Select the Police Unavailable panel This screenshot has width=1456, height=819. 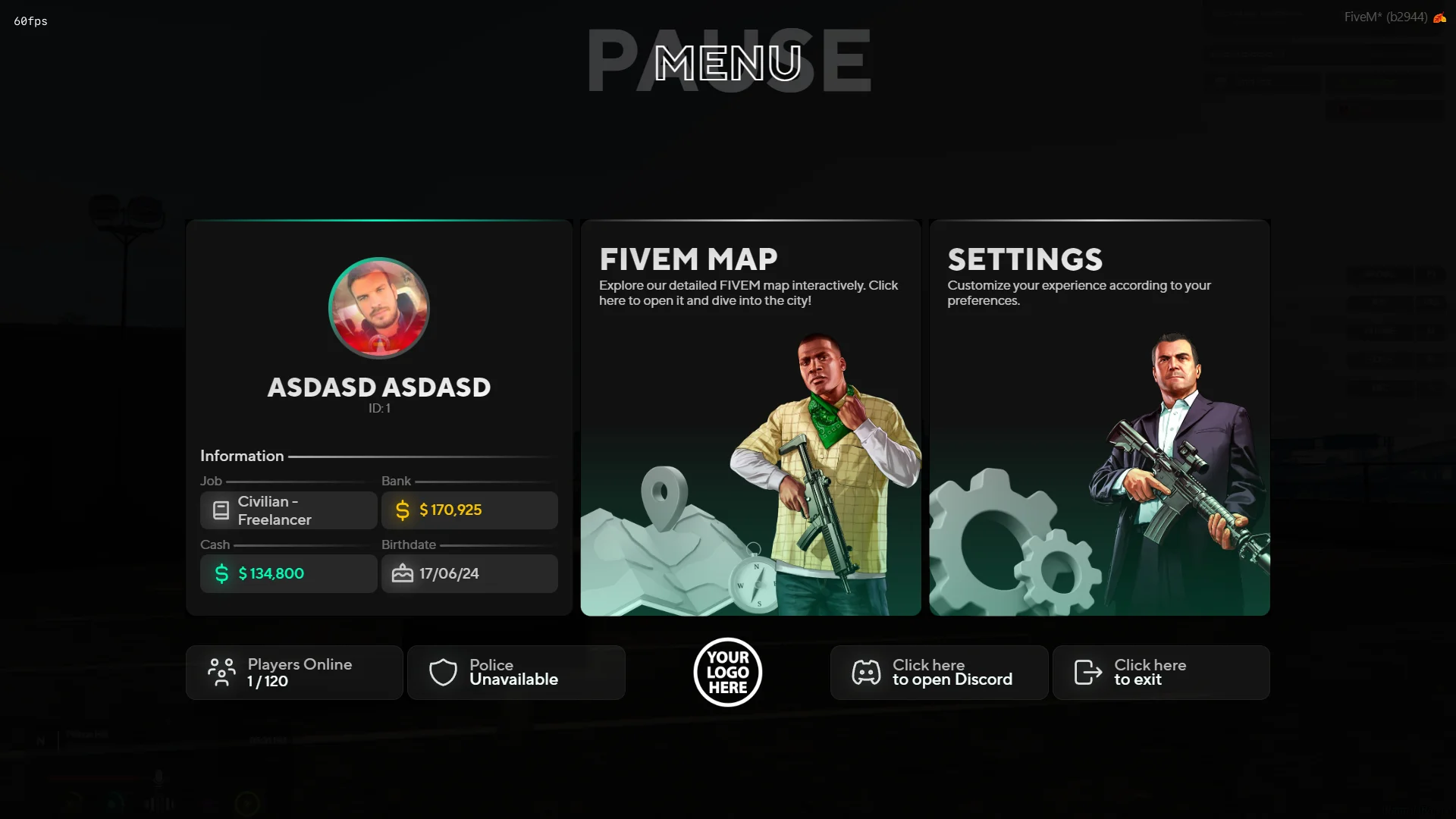click(516, 673)
